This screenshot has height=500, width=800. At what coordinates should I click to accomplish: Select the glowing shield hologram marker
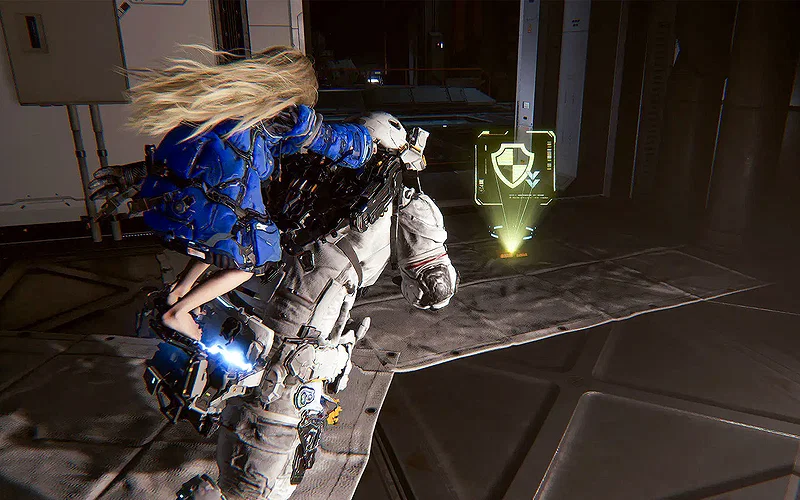(x=514, y=167)
